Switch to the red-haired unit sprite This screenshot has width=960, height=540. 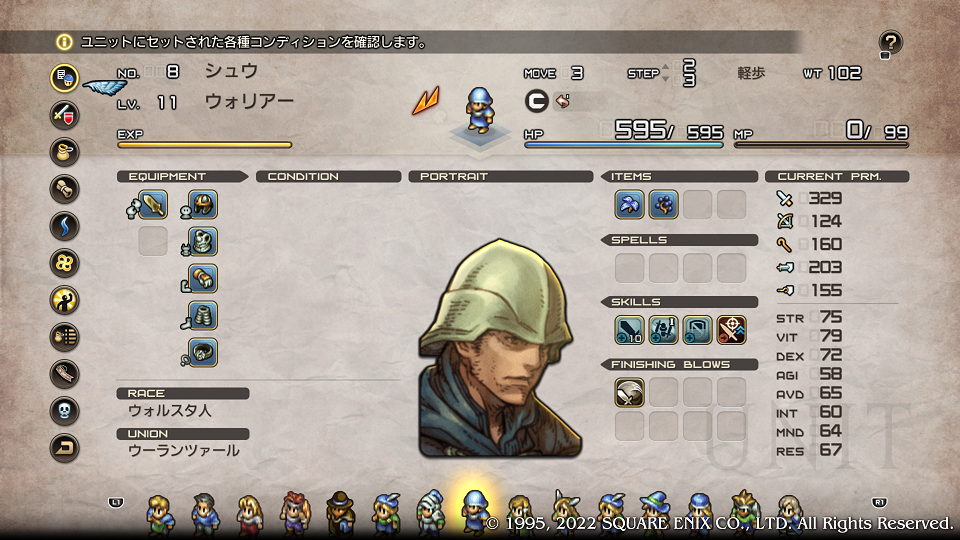pos(296,512)
